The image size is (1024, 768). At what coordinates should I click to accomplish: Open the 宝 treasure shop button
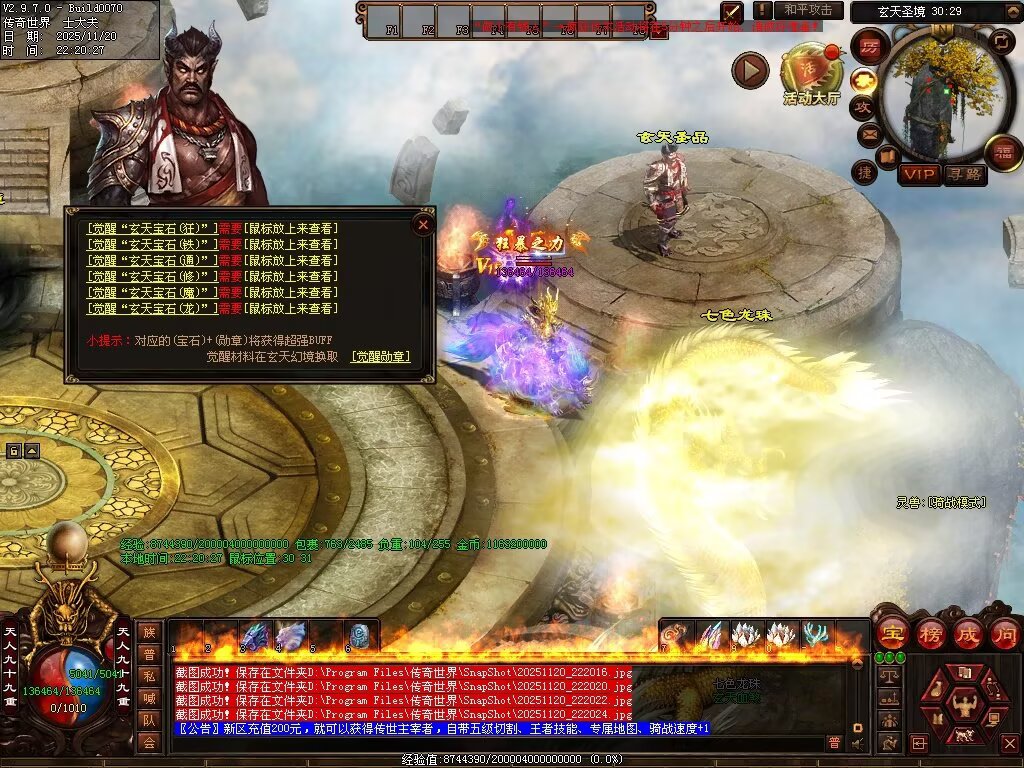(x=892, y=633)
